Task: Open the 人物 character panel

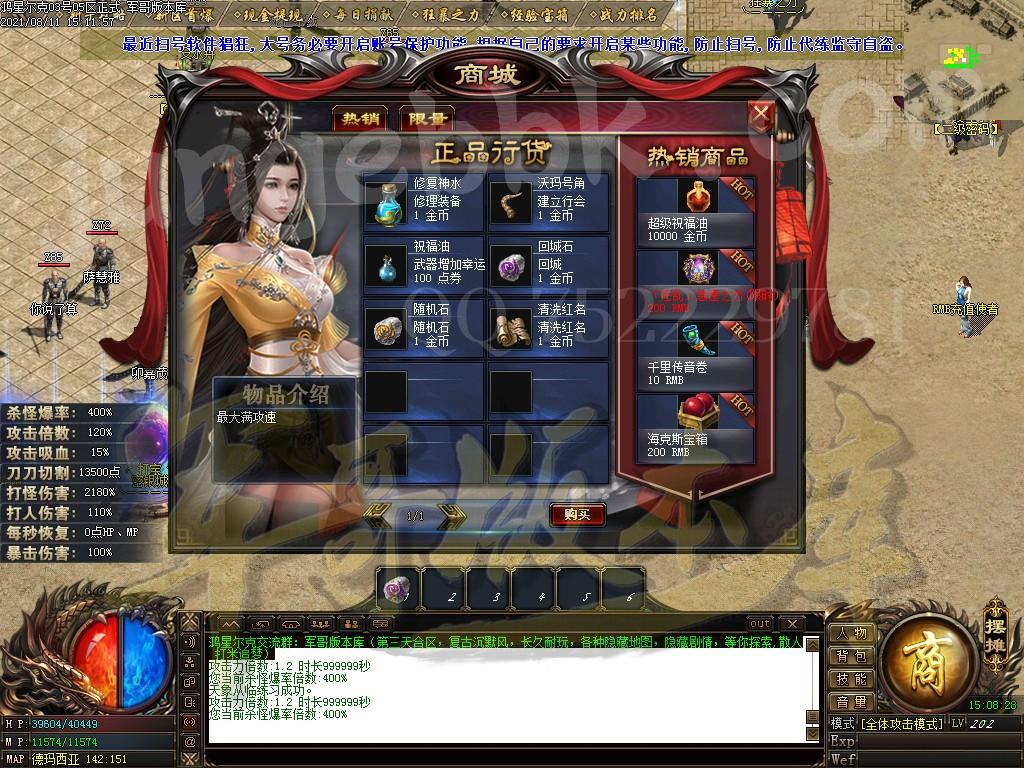Action: [x=852, y=634]
